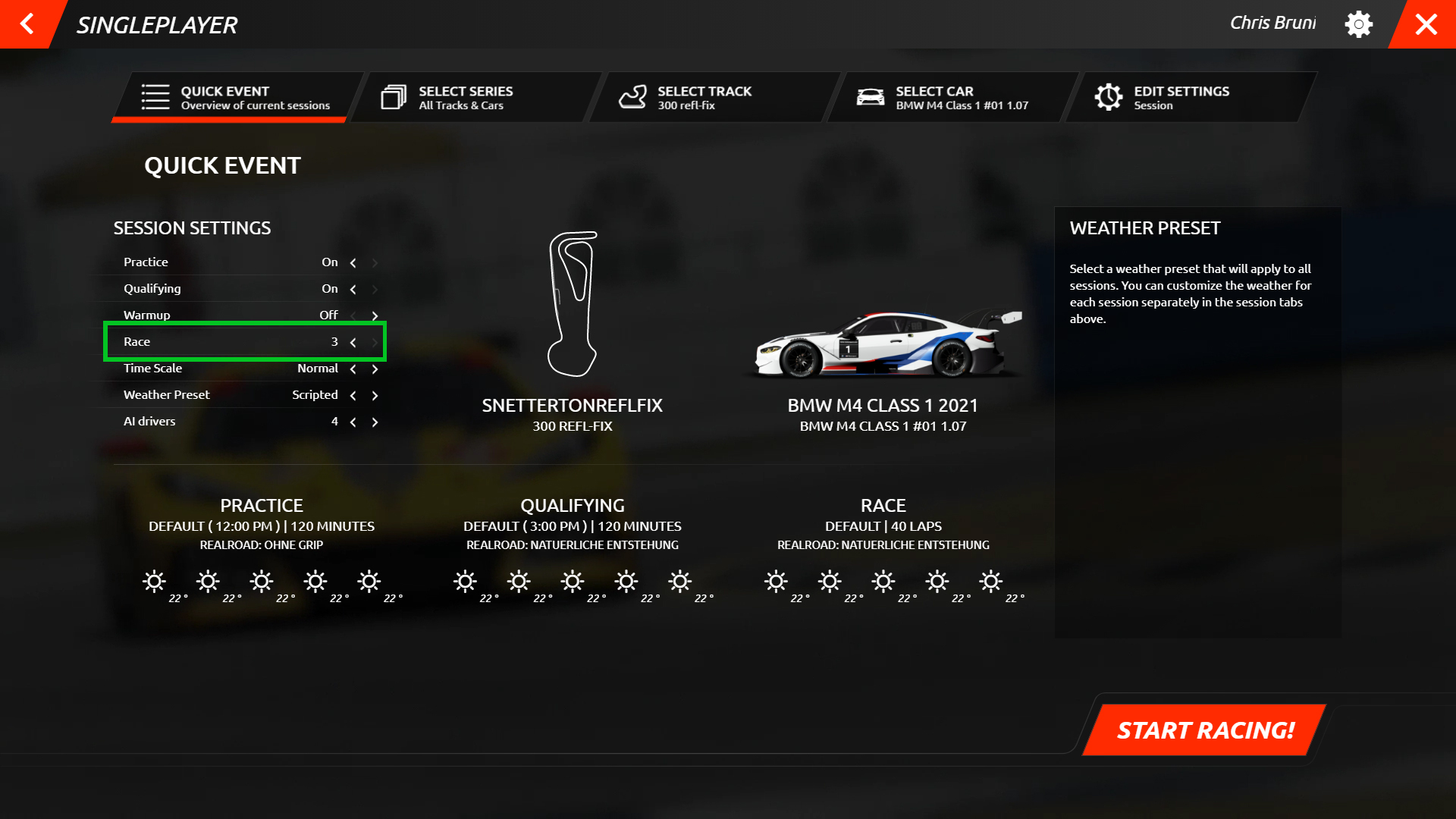Image resolution: width=1456 pixels, height=819 pixels.
Task: Reduce AI drivers using the left arrow
Action: point(353,422)
